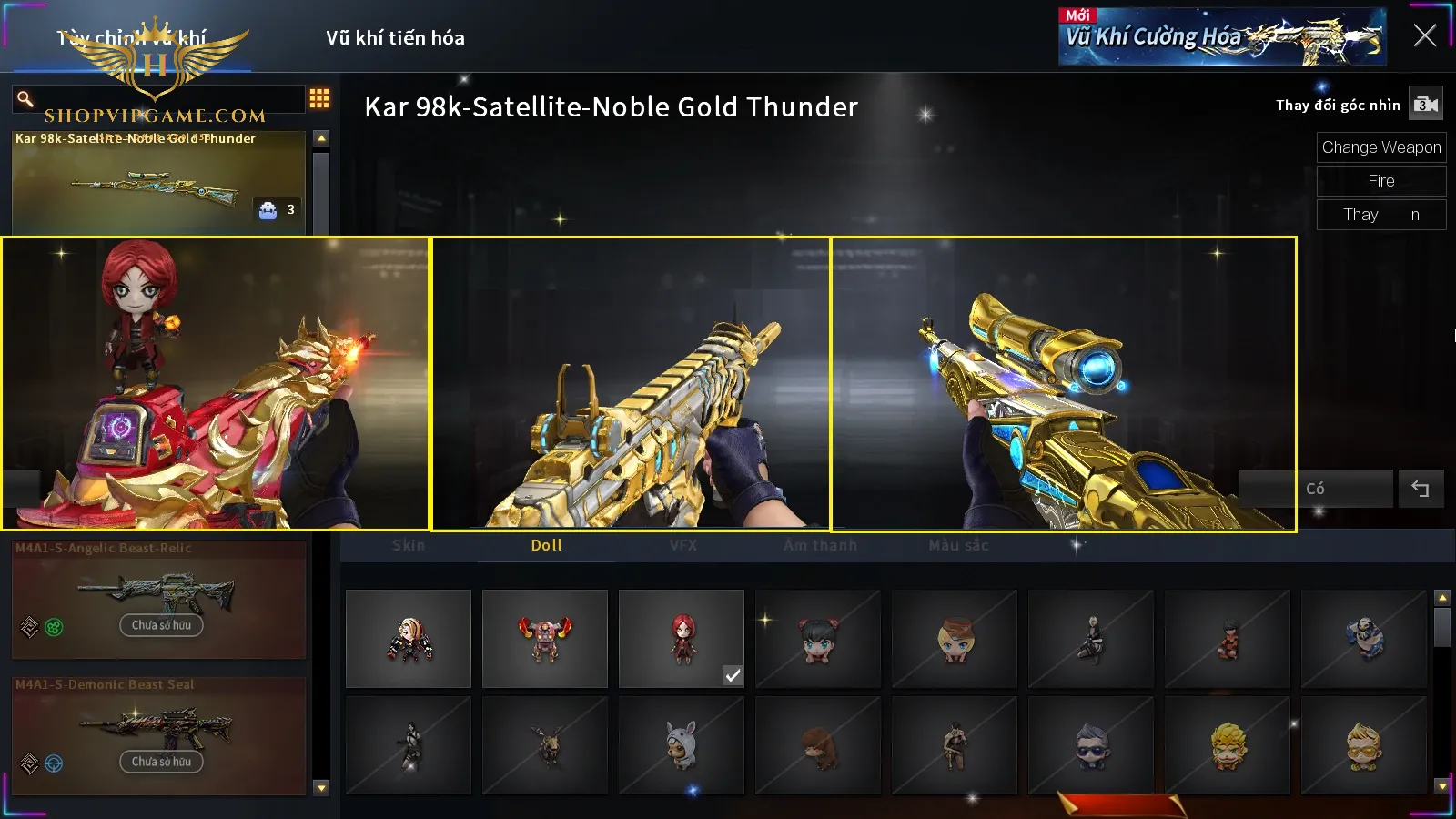Select the grey bunny hood doll
Image resolution: width=1456 pixels, height=819 pixels.
(682, 745)
